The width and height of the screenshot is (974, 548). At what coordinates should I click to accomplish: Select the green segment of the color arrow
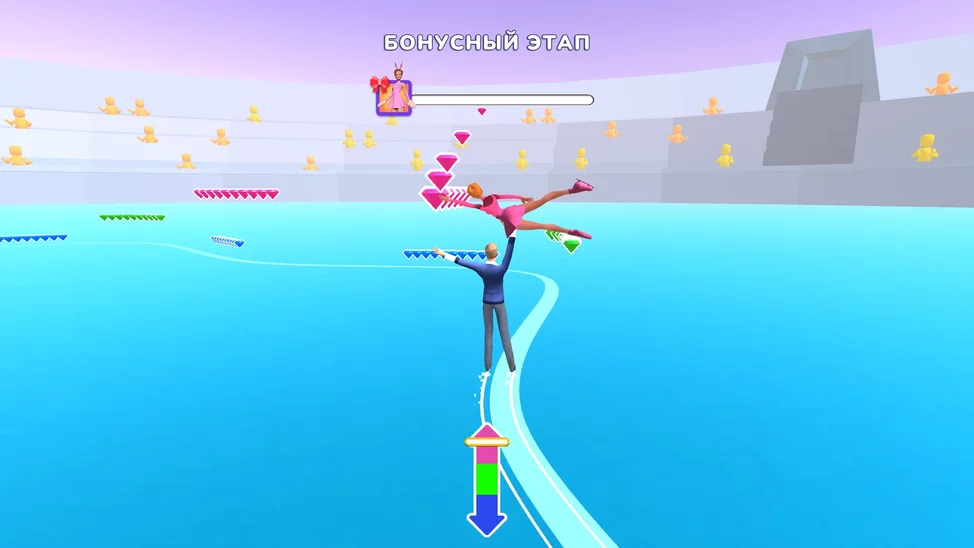(x=487, y=478)
